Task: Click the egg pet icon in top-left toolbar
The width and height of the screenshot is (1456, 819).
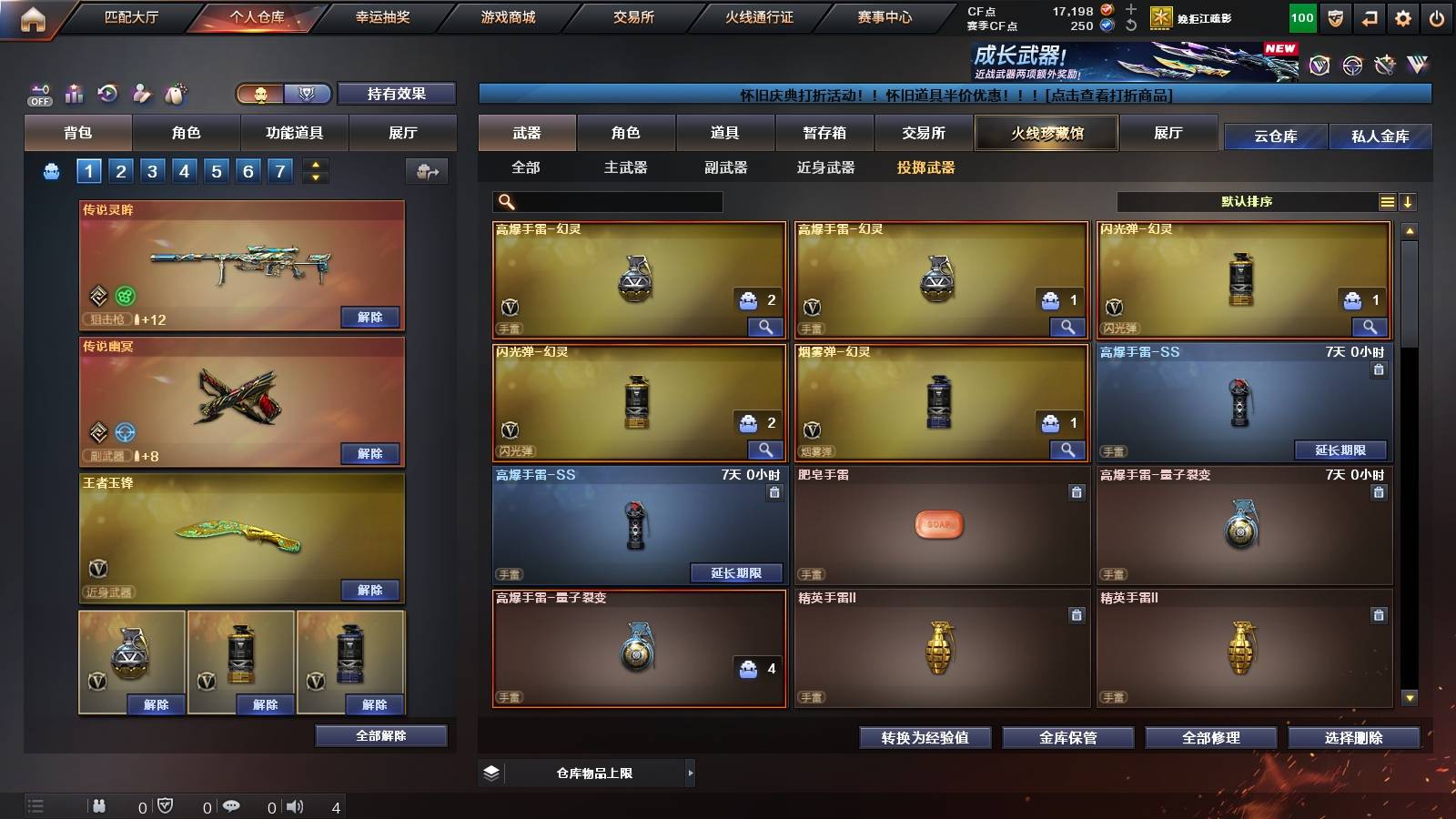Action: (x=173, y=92)
